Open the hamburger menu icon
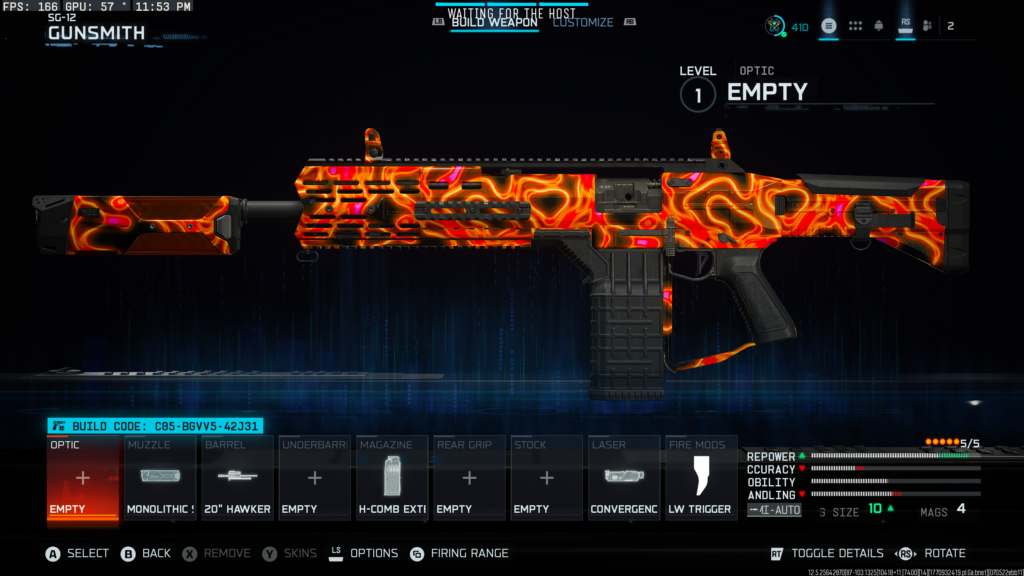Screen dimensions: 1024x576 (x=829, y=26)
